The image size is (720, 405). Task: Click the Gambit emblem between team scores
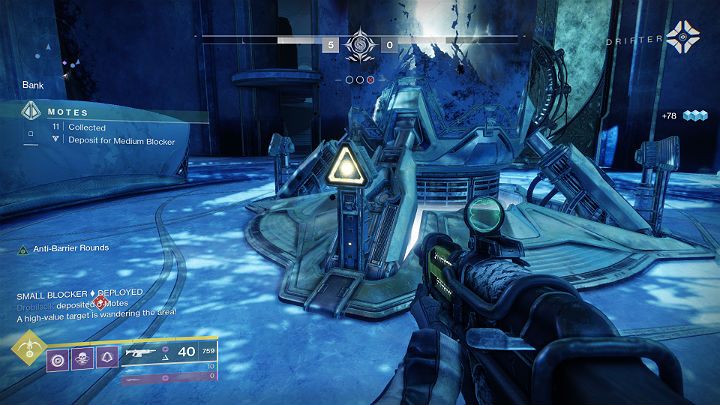(x=360, y=45)
